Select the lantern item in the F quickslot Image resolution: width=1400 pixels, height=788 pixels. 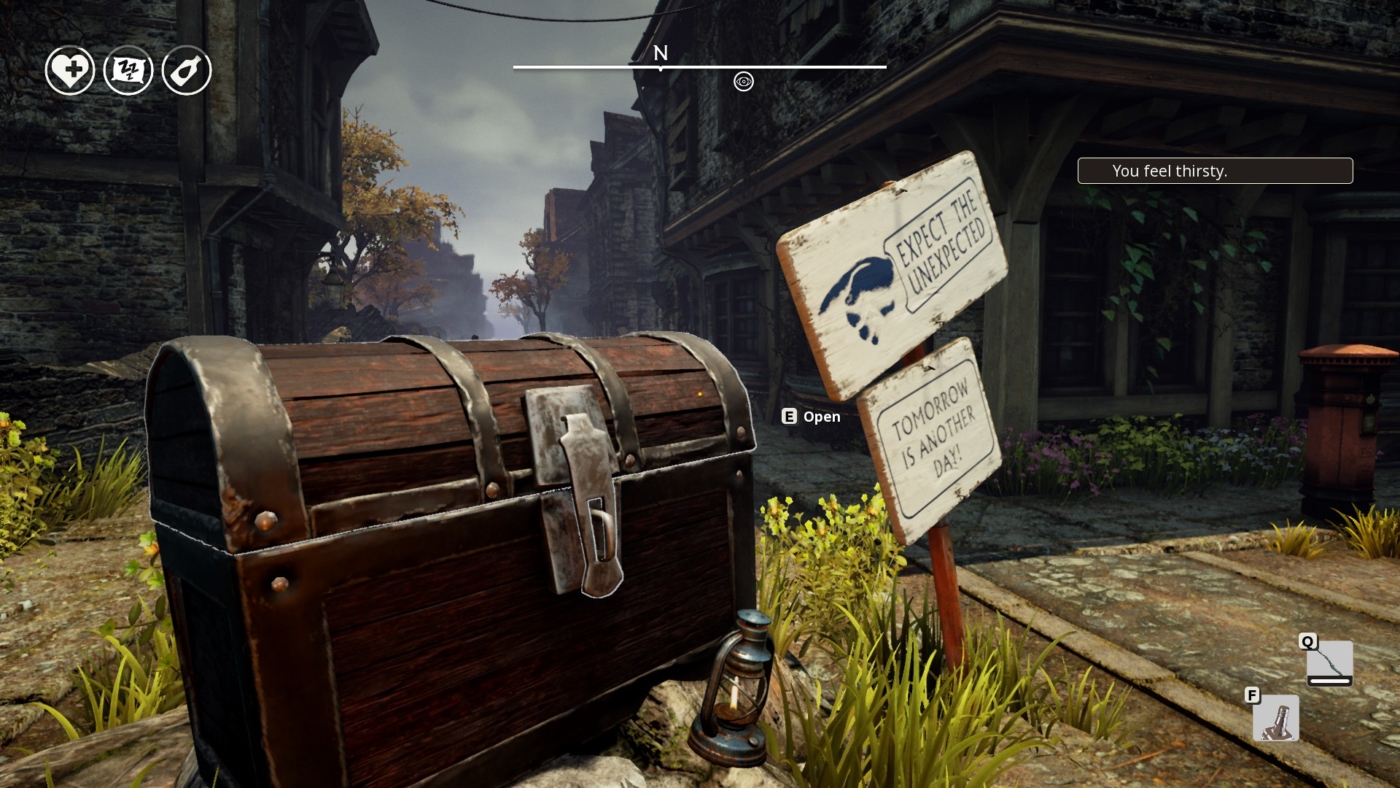pos(1277,716)
